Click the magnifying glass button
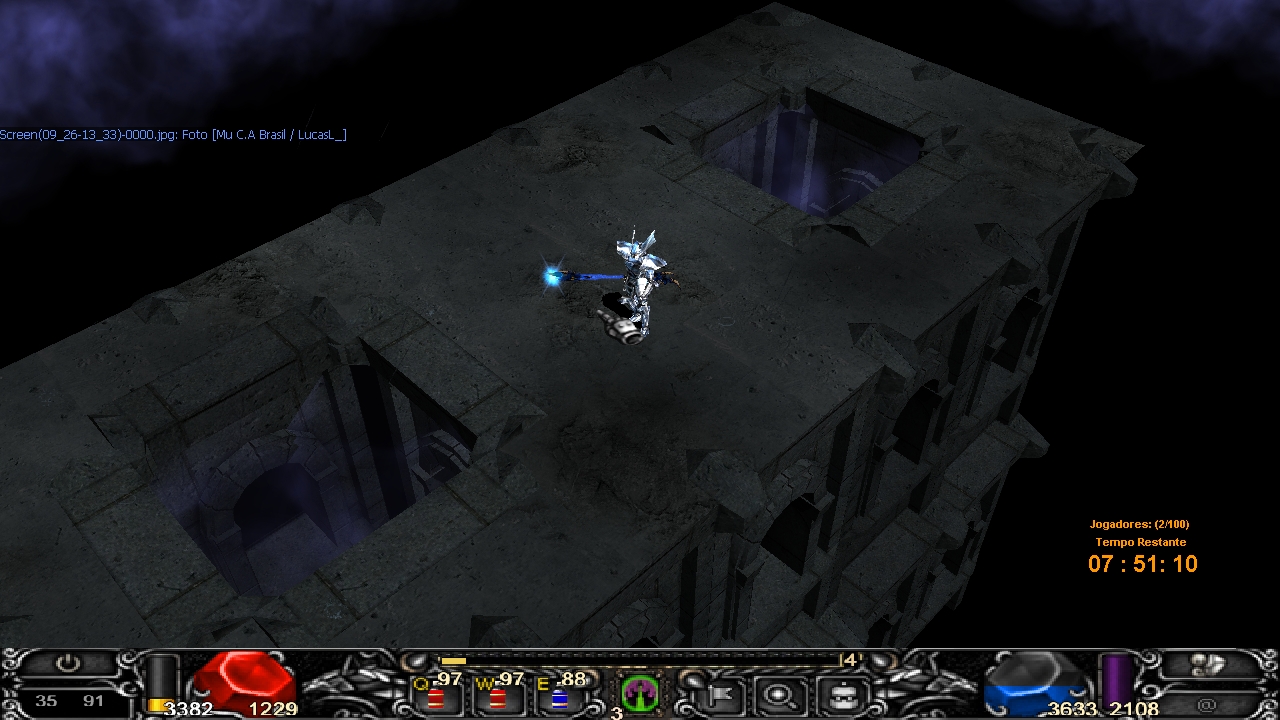Viewport: 1280px width, 720px height. pyautogui.click(x=780, y=693)
